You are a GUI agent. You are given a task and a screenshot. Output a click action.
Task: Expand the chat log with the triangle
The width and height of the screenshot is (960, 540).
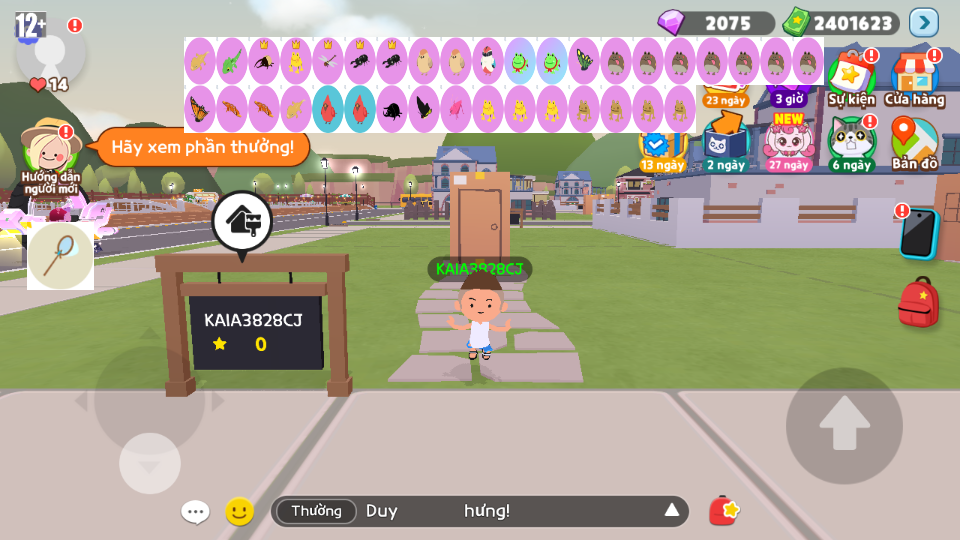point(672,511)
